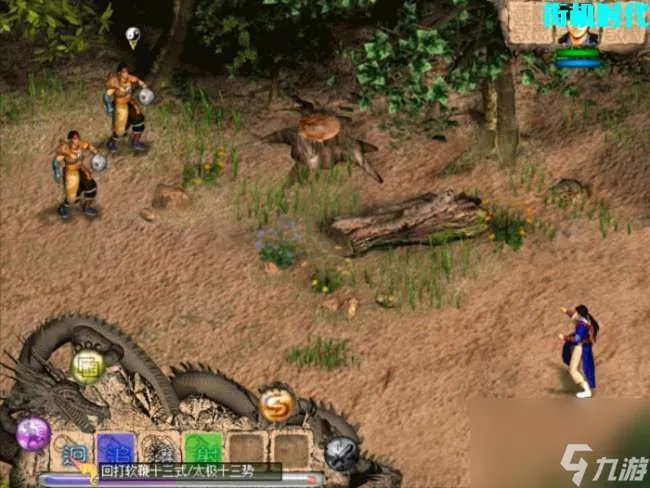
Task: Use the green skill slot
Action: tap(202, 449)
